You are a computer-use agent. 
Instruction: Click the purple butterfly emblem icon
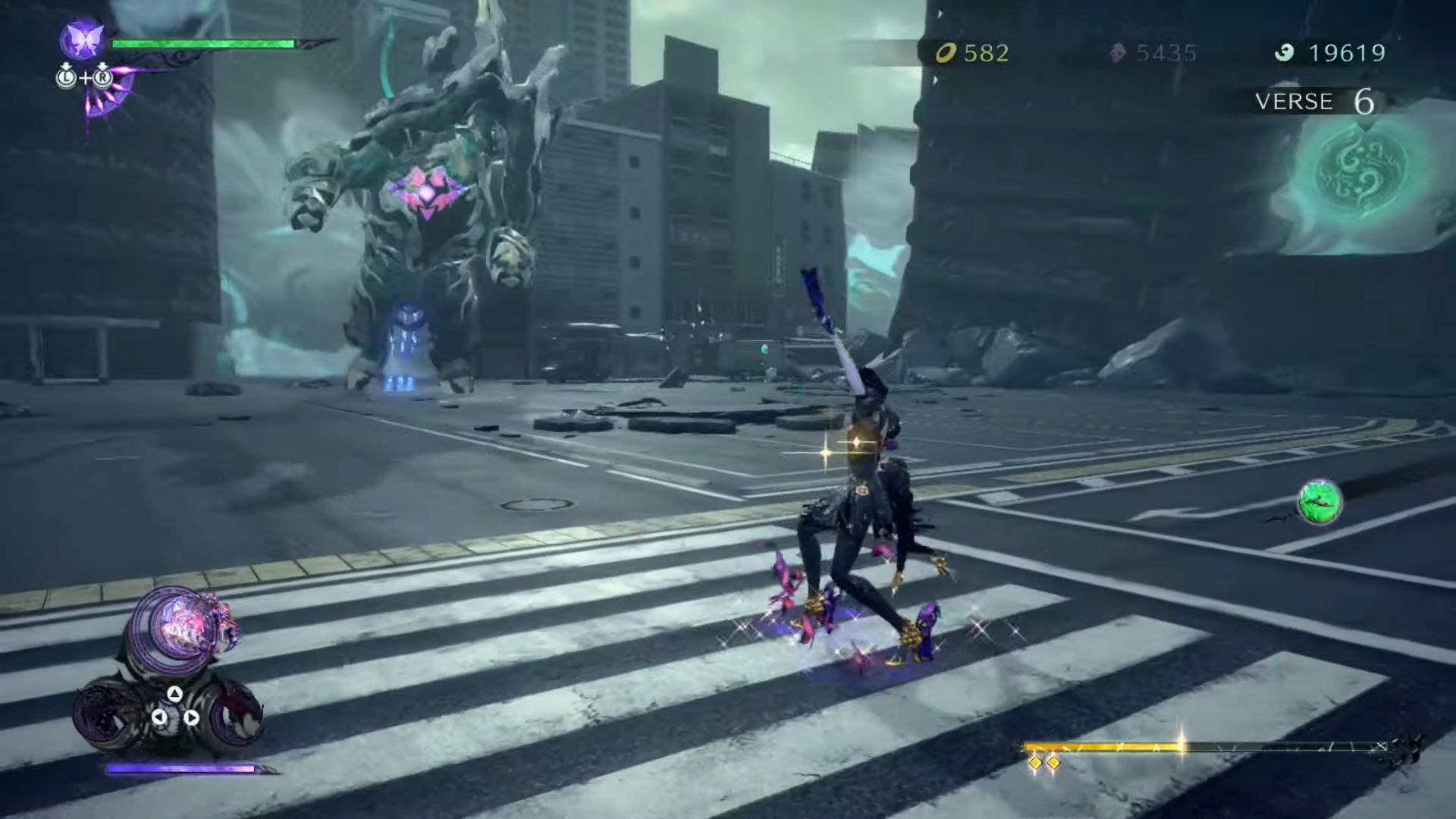(x=82, y=39)
